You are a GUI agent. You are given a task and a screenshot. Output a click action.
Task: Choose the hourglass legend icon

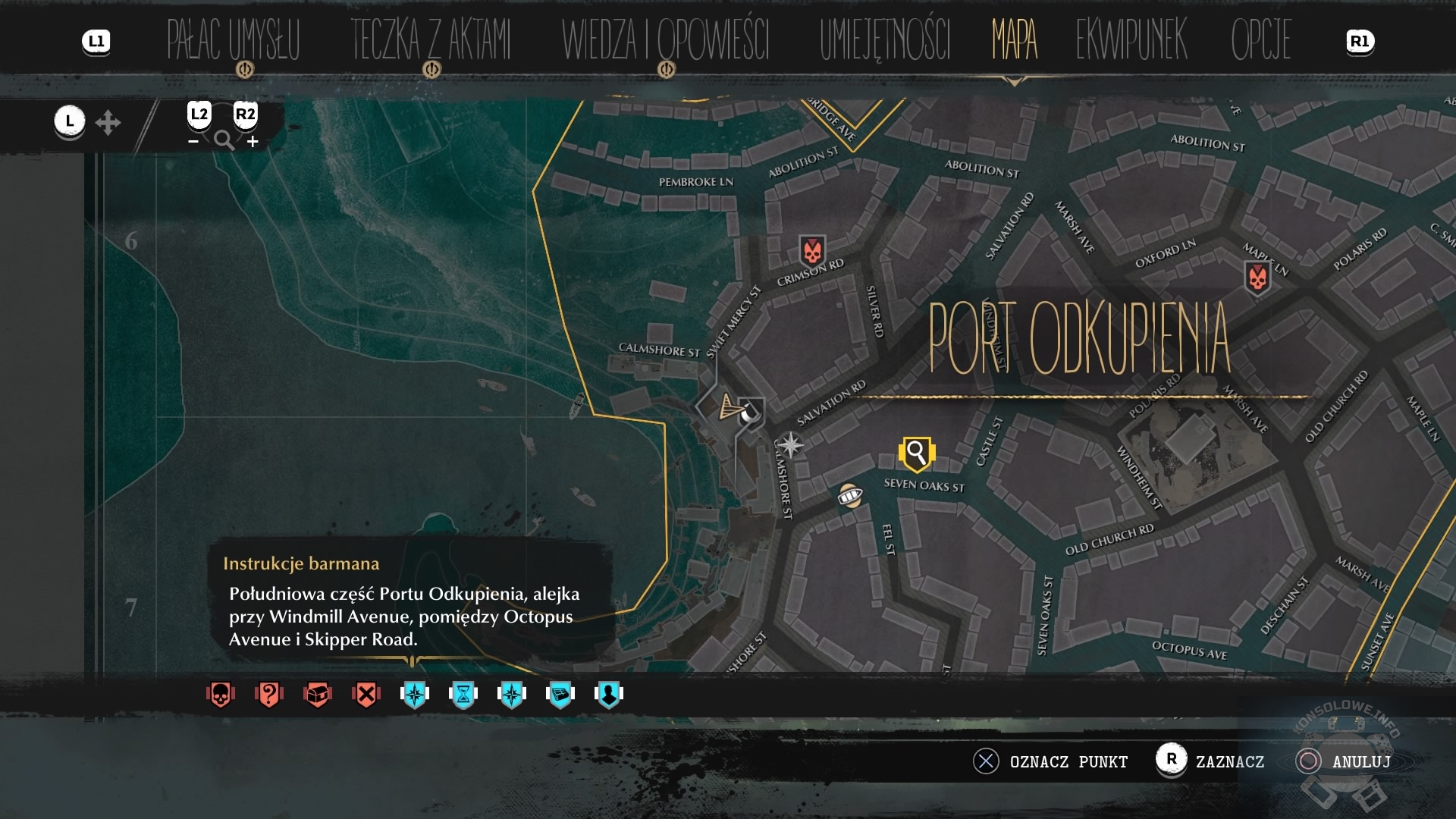coord(463,694)
